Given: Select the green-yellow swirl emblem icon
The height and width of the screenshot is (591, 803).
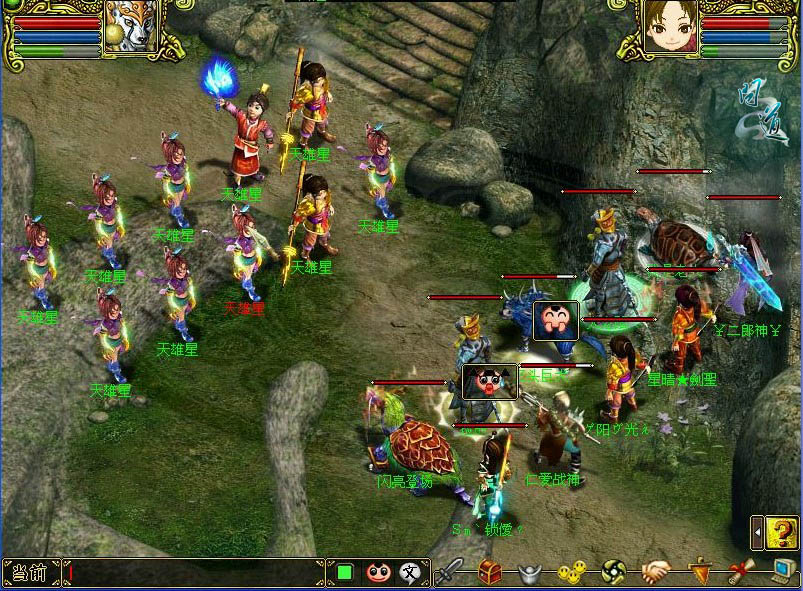Looking at the screenshot, I should pyautogui.click(x=613, y=572).
